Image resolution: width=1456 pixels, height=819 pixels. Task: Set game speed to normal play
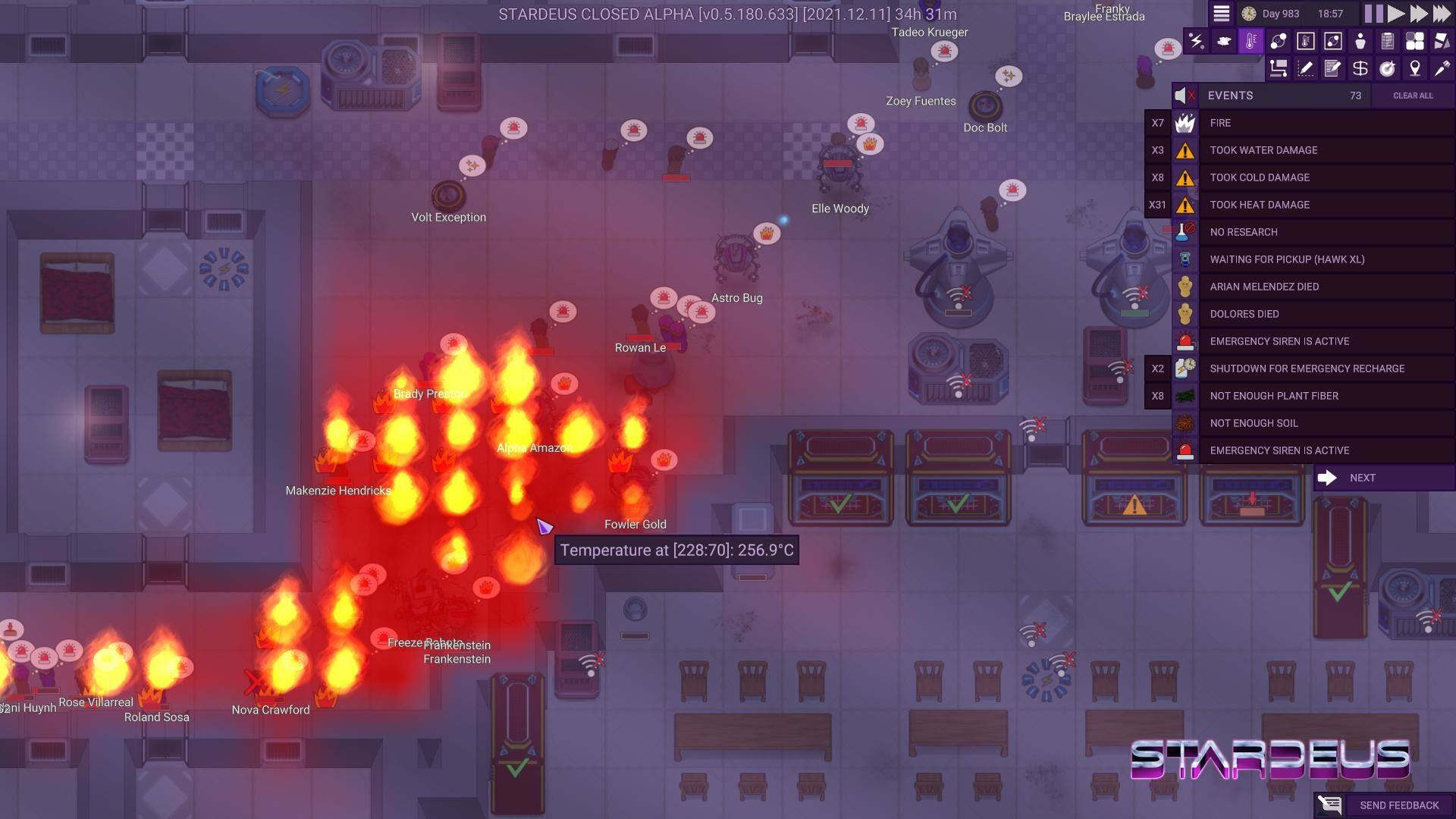coord(1396,14)
